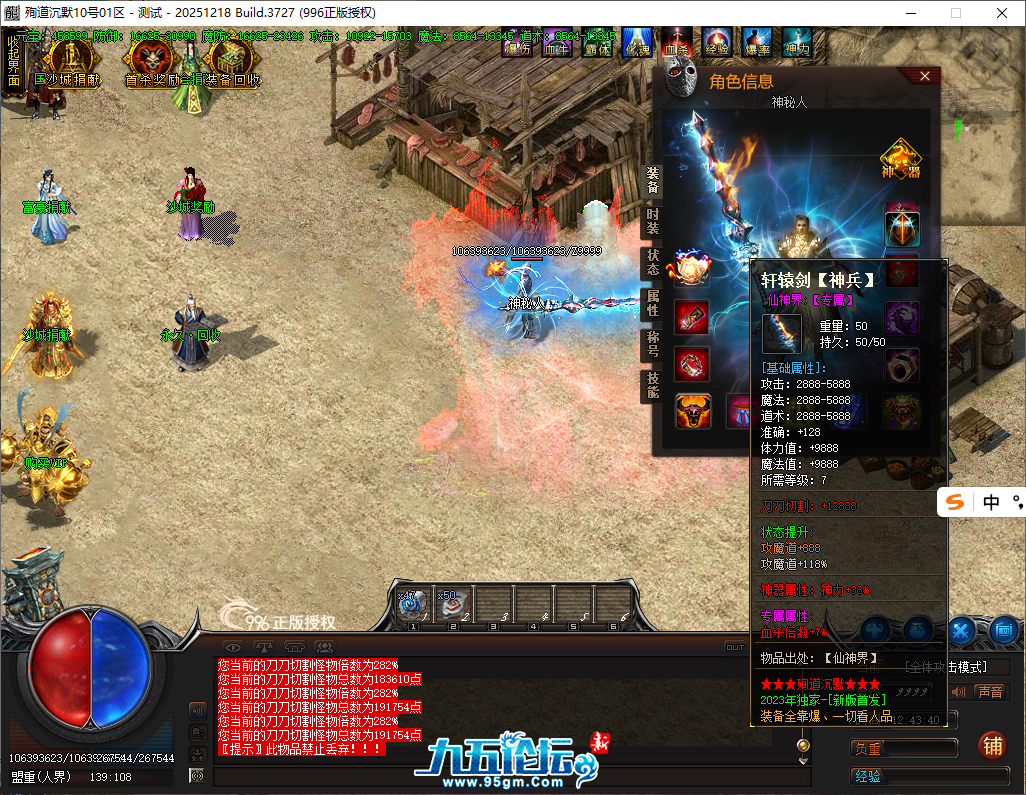The image size is (1026, 795).
Task: Select the 称号 title tab
Action: (x=652, y=344)
